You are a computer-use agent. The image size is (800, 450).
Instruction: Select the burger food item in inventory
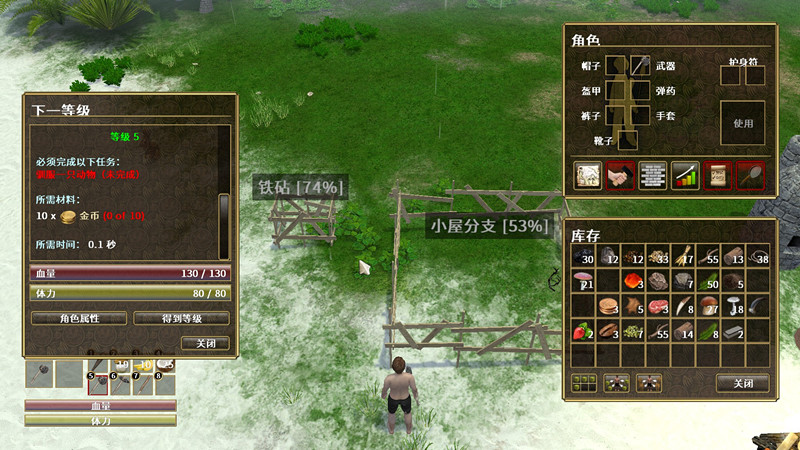pos(608,305)
